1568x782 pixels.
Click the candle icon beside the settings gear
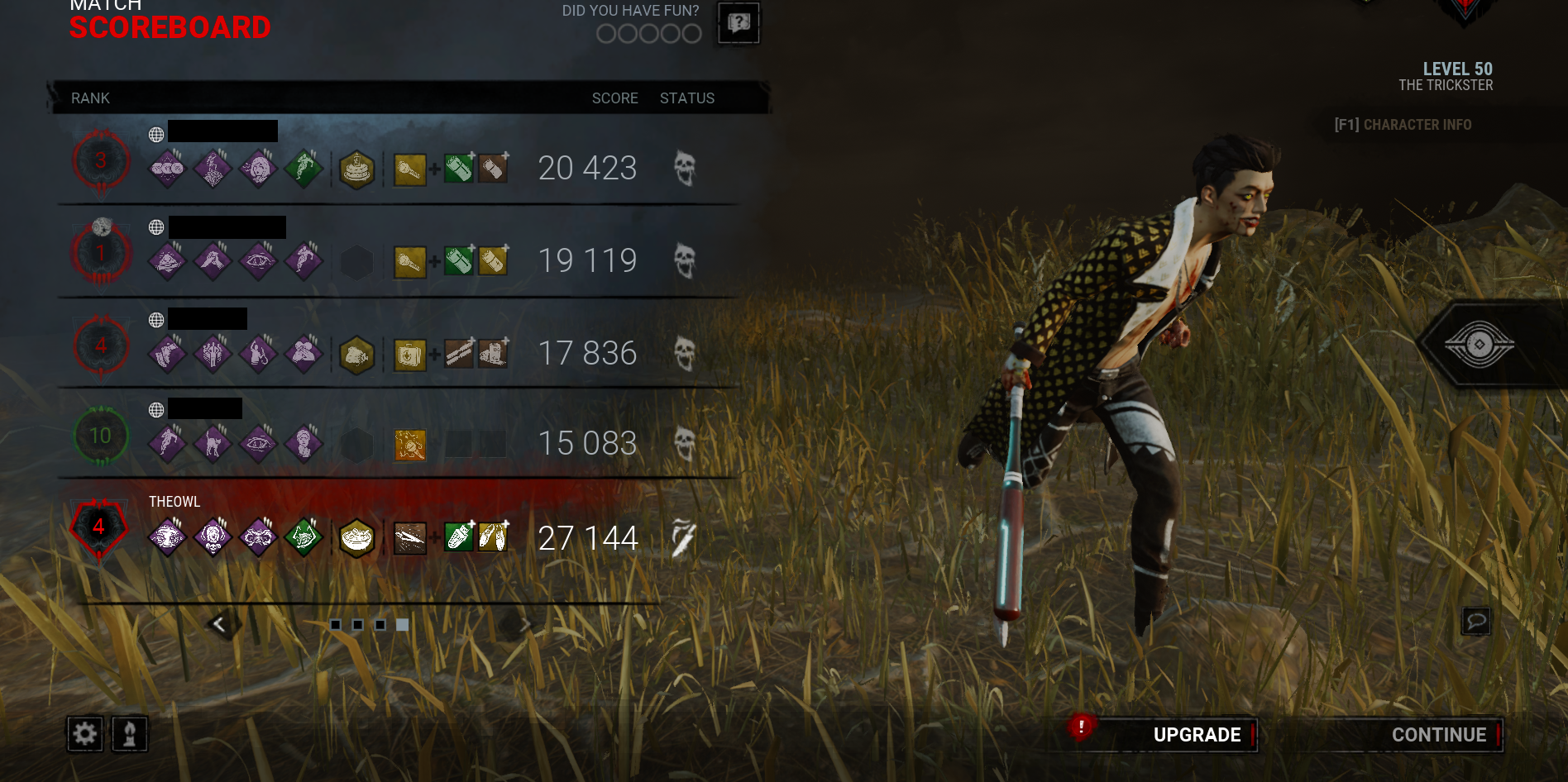click(x=128, y=734)
